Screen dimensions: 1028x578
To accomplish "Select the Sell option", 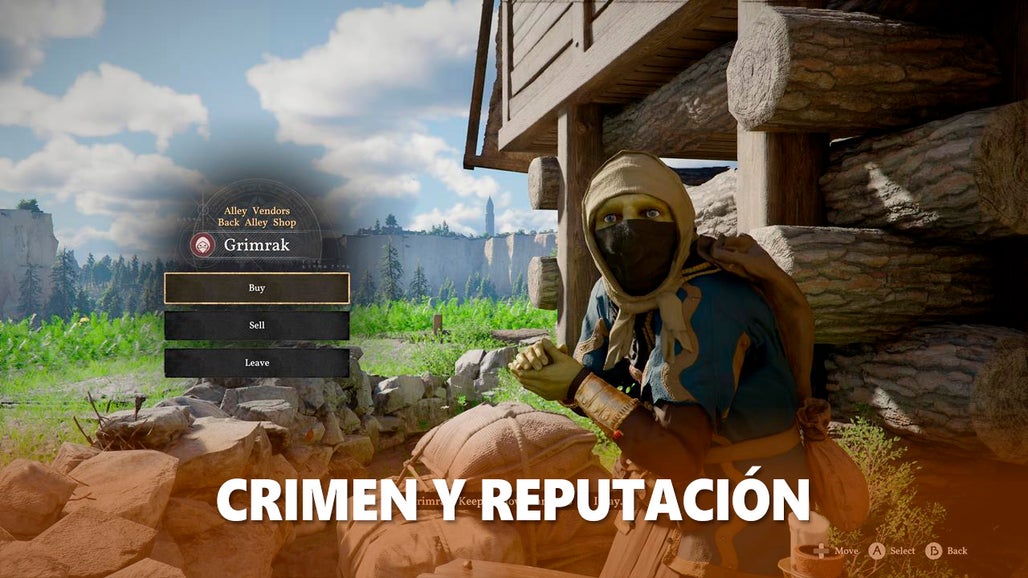I will pos(257,325).
